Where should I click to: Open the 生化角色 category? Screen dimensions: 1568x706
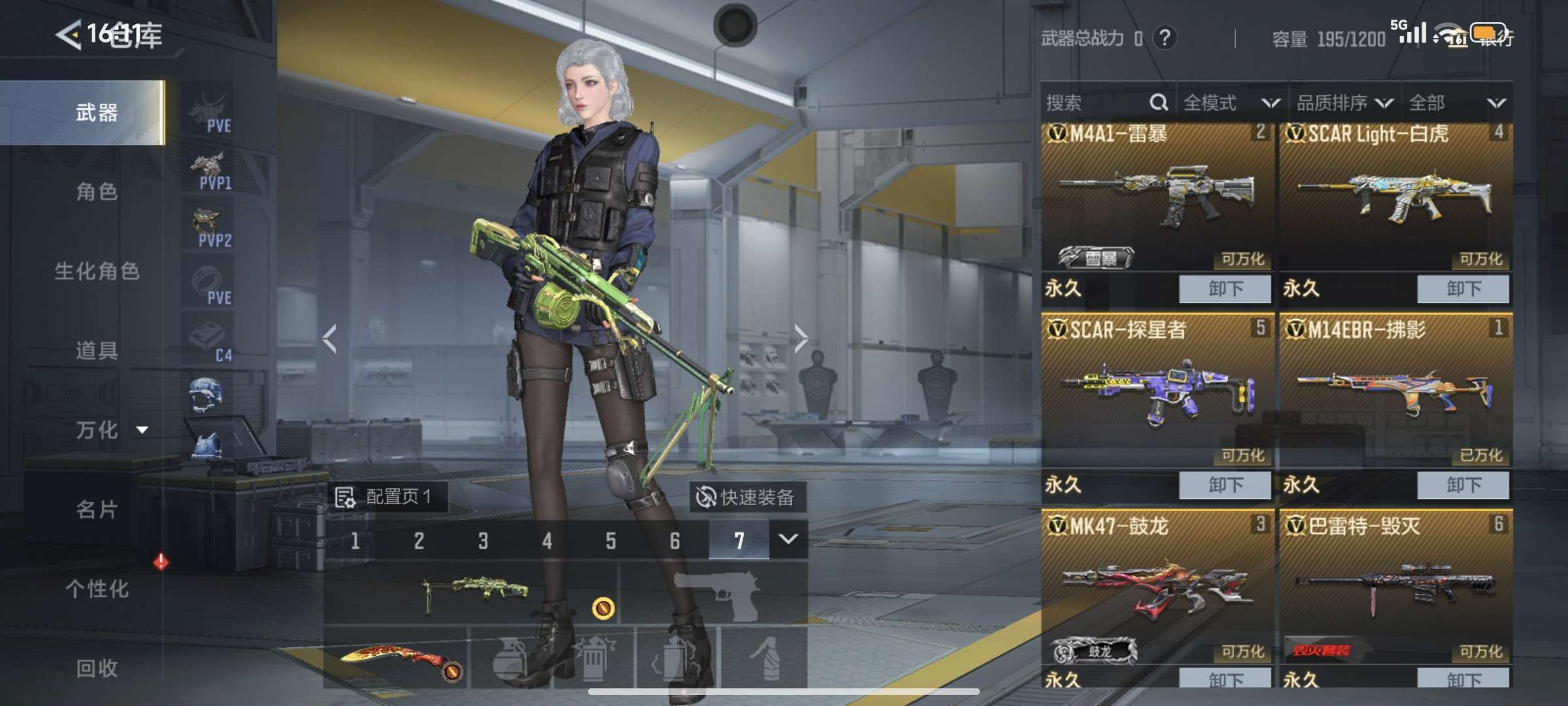click(96, 271)
